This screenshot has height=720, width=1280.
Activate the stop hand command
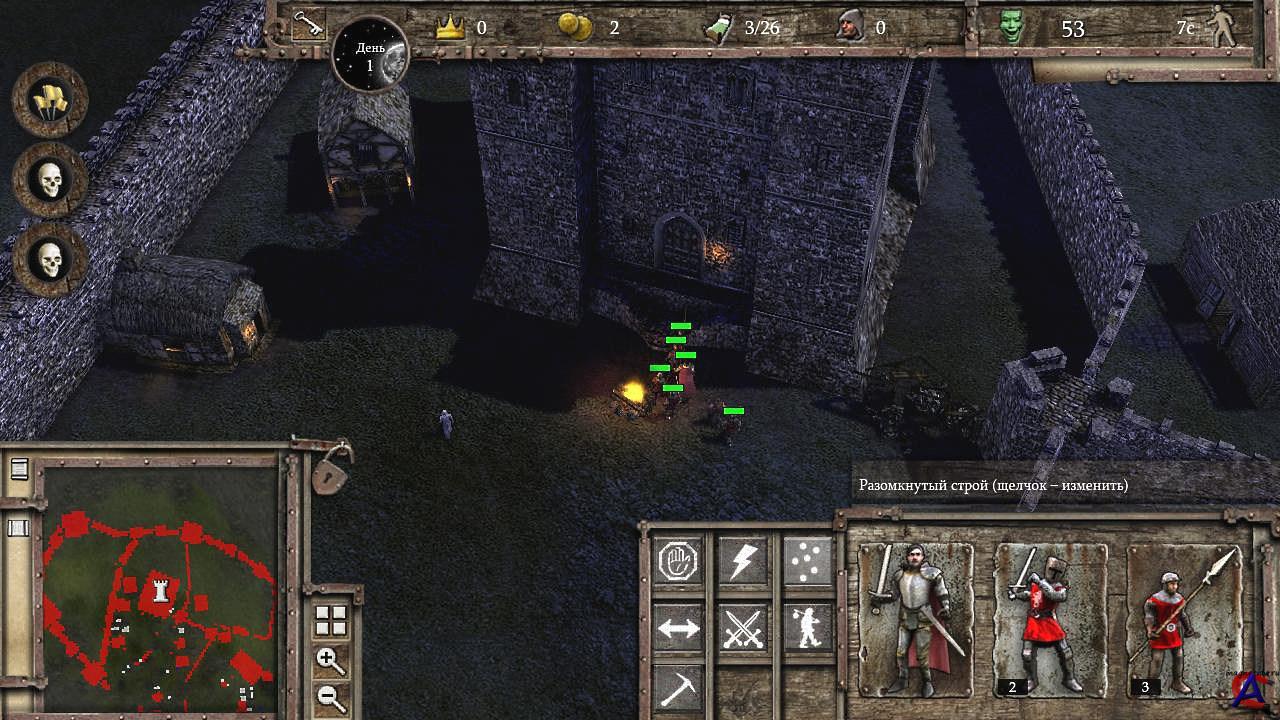click(680, 561)
